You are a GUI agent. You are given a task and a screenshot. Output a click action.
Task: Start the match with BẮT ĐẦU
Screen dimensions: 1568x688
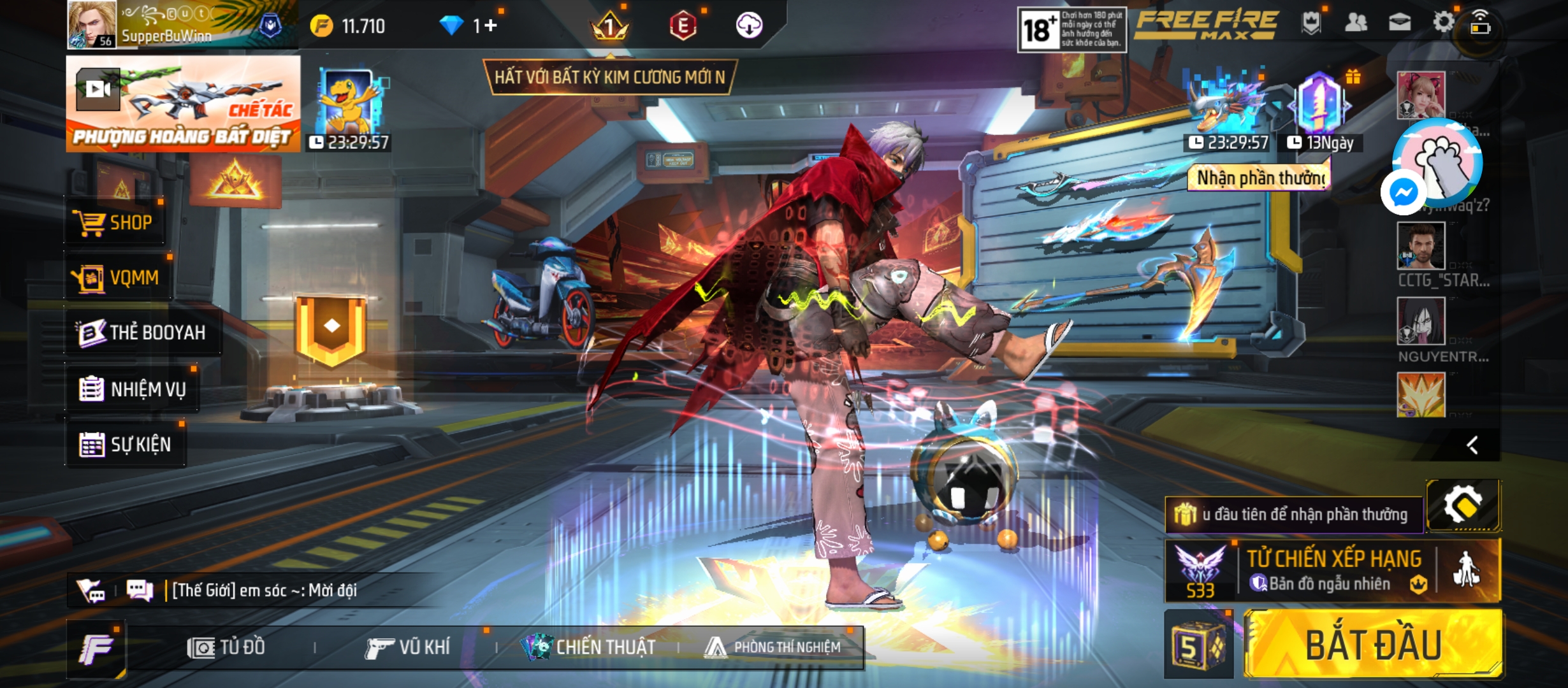pos(1372,645)
